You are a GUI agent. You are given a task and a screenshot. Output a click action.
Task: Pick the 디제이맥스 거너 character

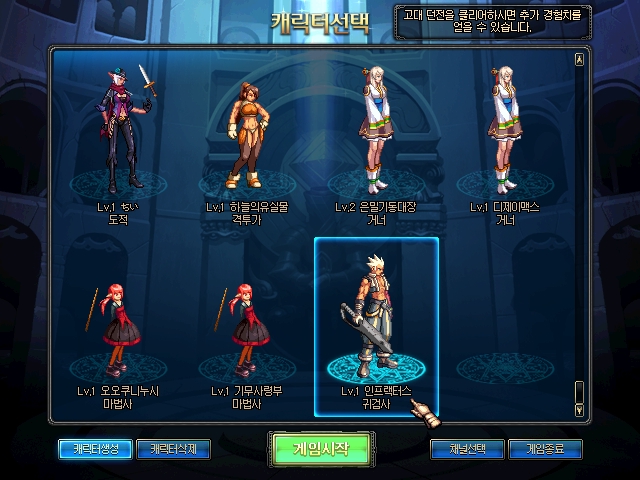coord(506,140)
